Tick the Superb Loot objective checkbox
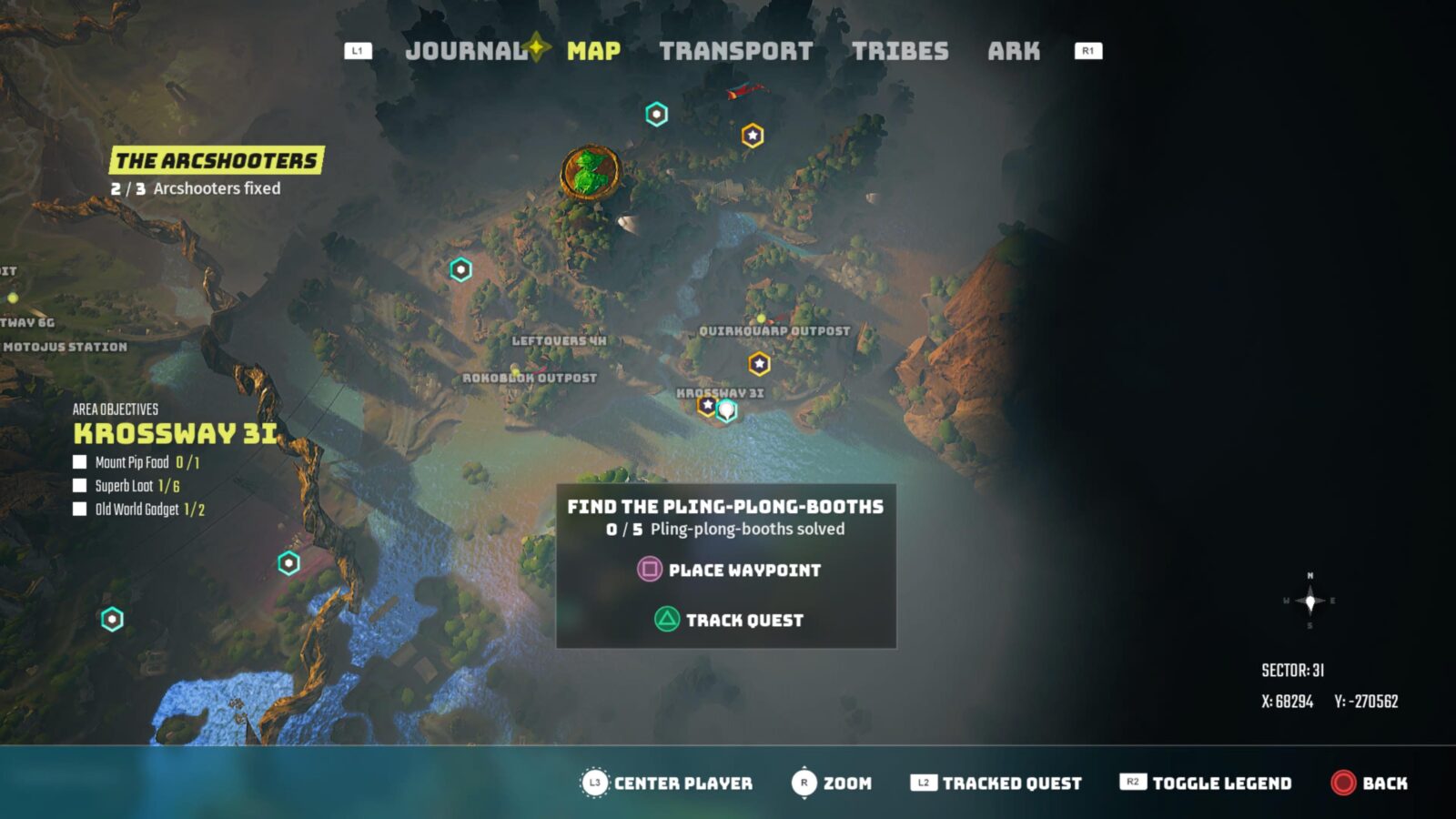 tap(78, 487)
